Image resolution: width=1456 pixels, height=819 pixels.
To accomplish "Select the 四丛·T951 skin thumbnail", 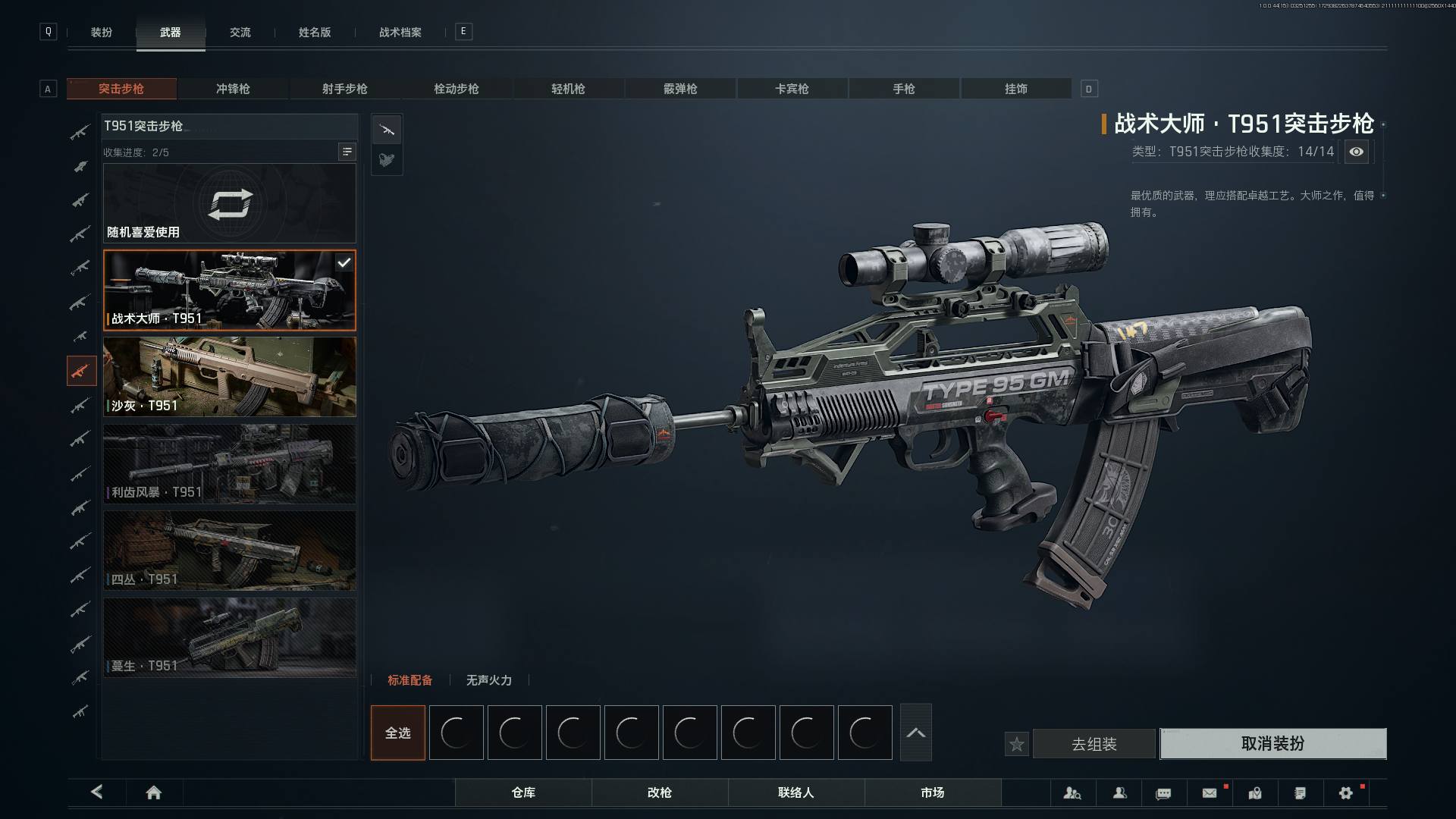I will point(229,551).
